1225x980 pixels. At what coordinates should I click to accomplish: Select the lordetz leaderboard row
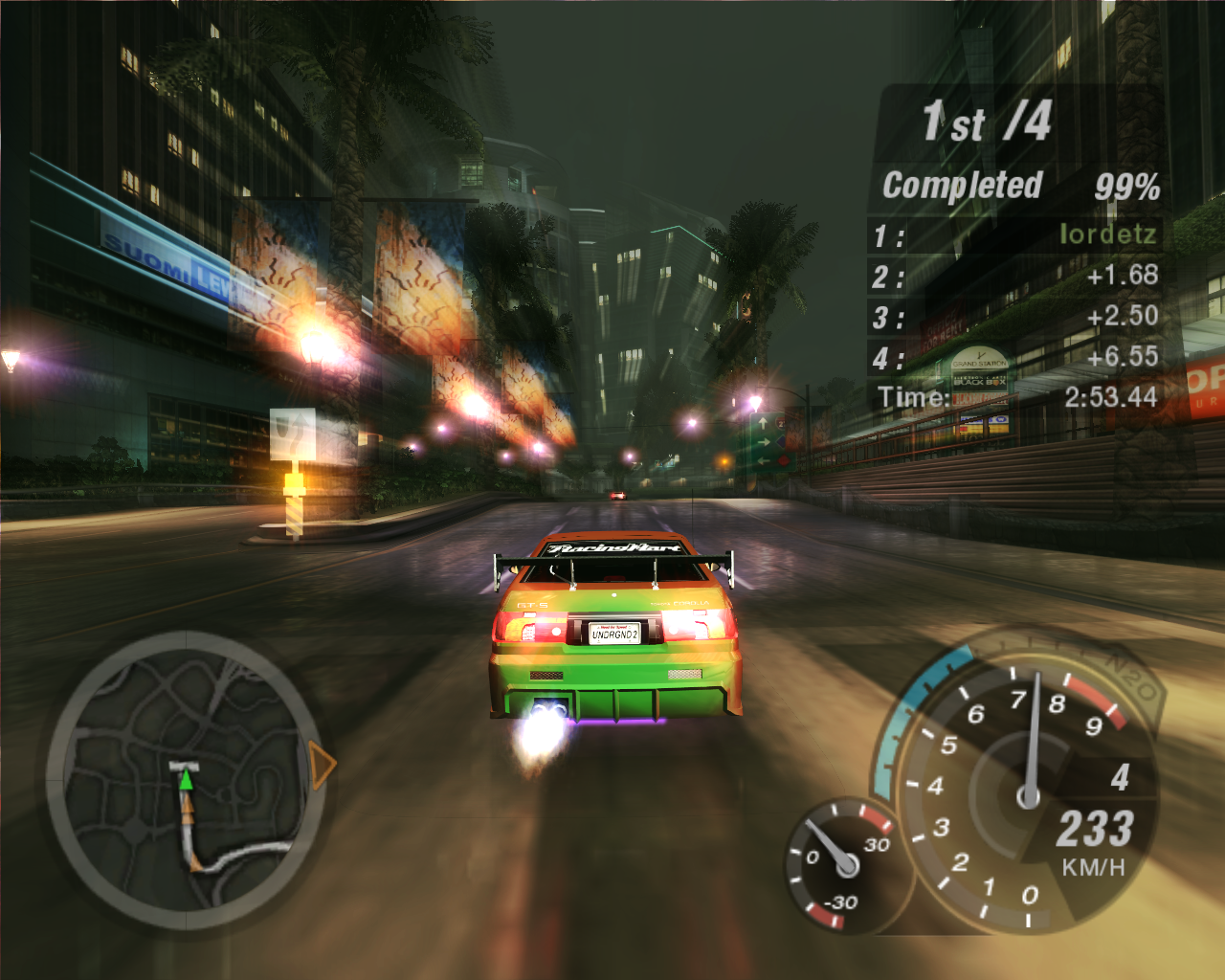1014,235
